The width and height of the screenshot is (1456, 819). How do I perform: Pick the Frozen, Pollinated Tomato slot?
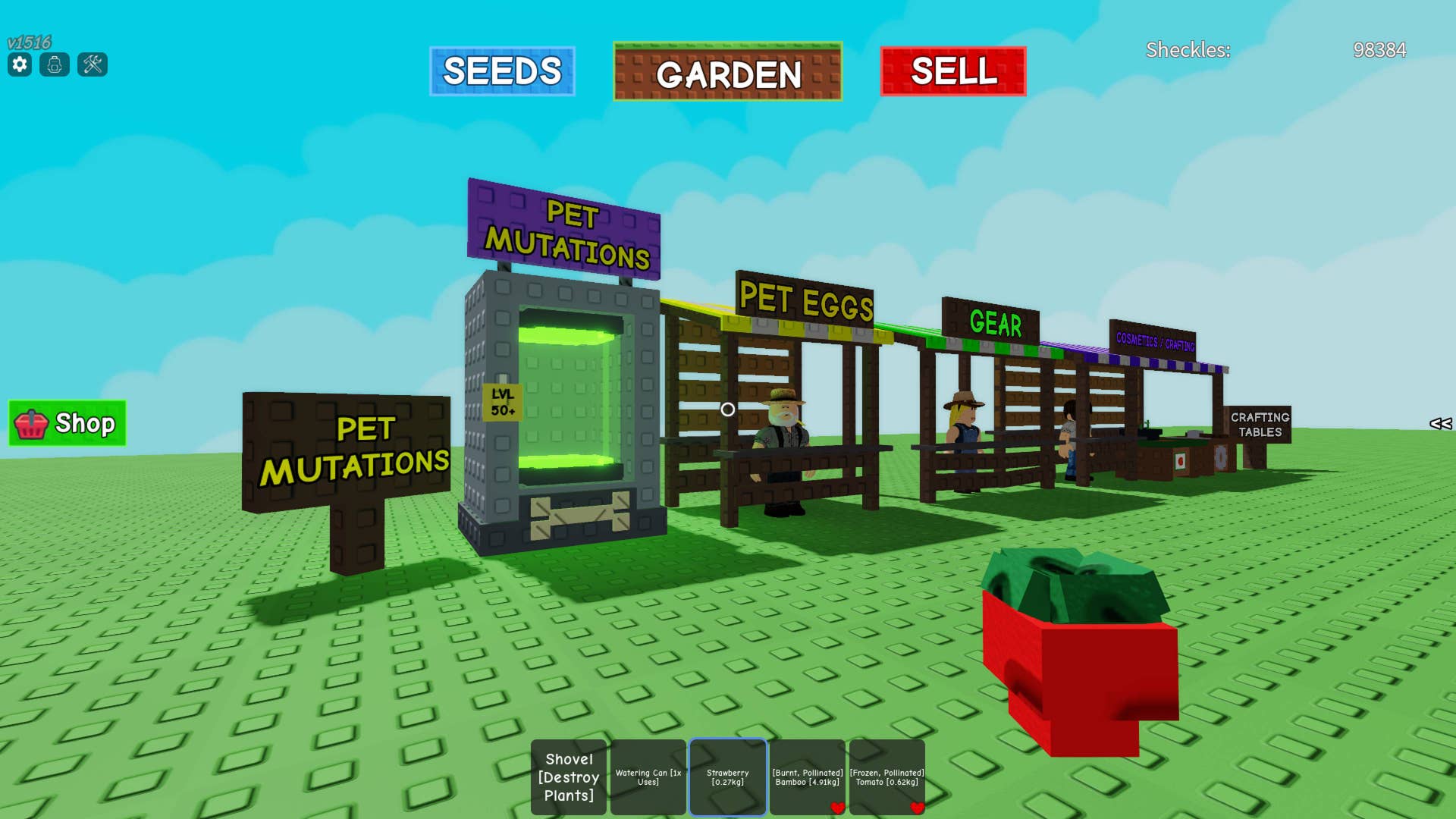tap(887, 777)
